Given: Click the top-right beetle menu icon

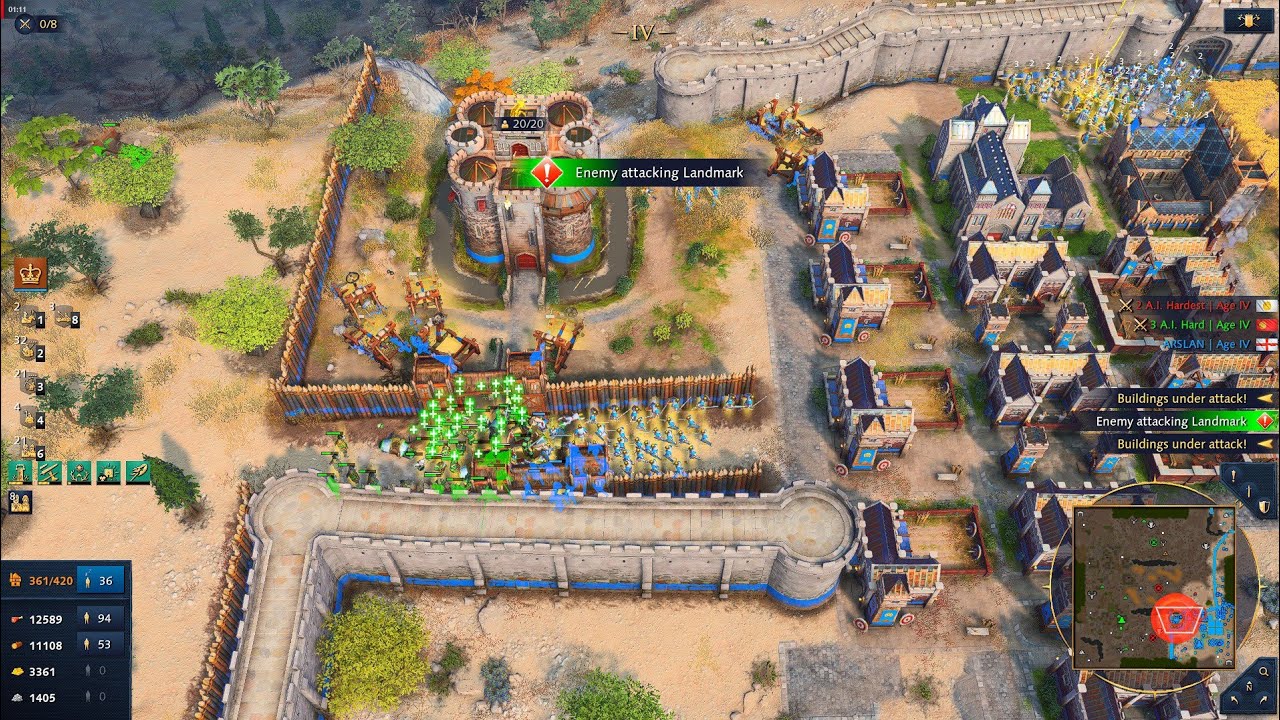Looking at the screenshot, I should pos(1249,21).
